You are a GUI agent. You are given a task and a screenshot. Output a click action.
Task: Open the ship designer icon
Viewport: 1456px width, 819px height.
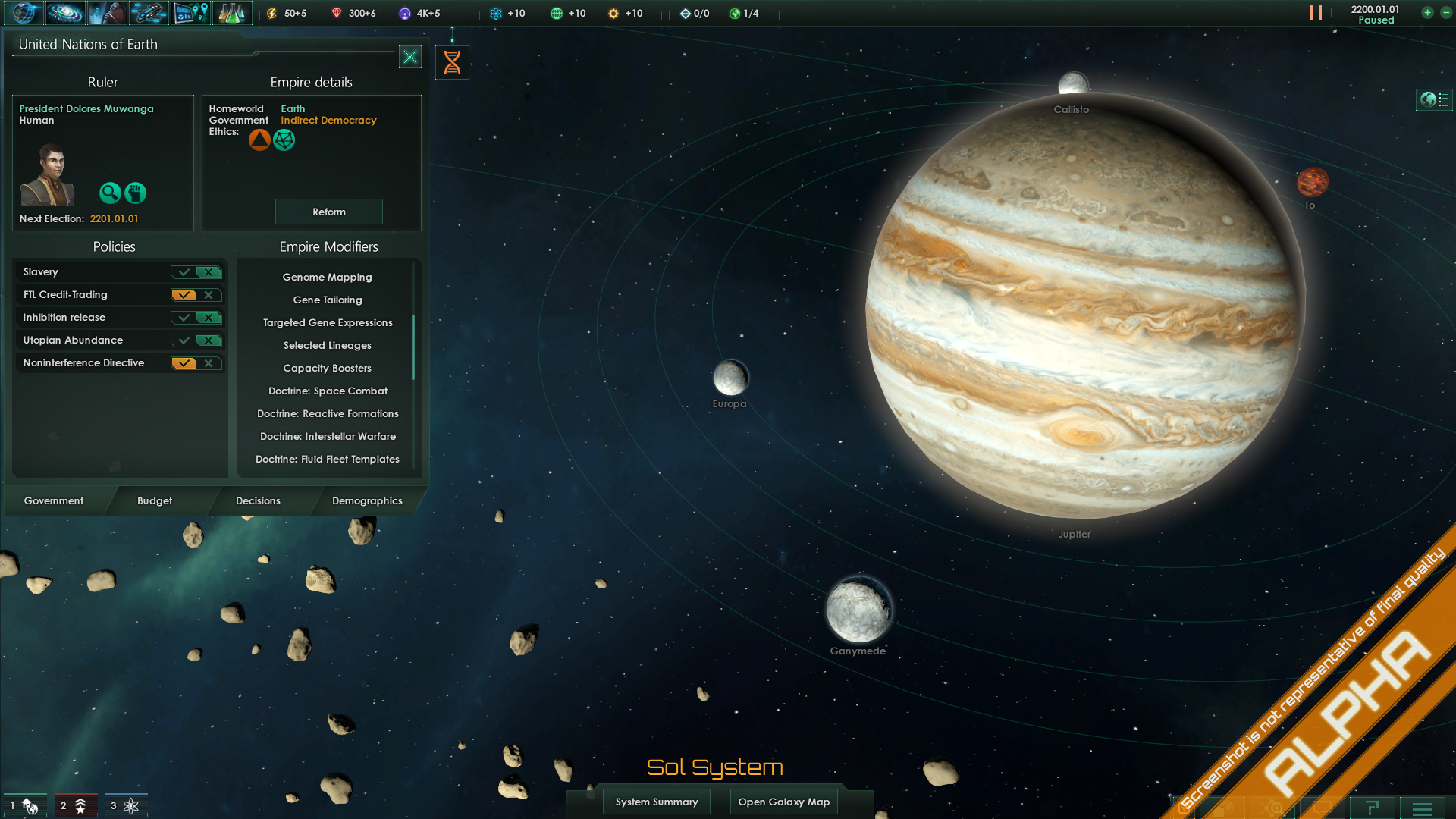click(149, 13)
